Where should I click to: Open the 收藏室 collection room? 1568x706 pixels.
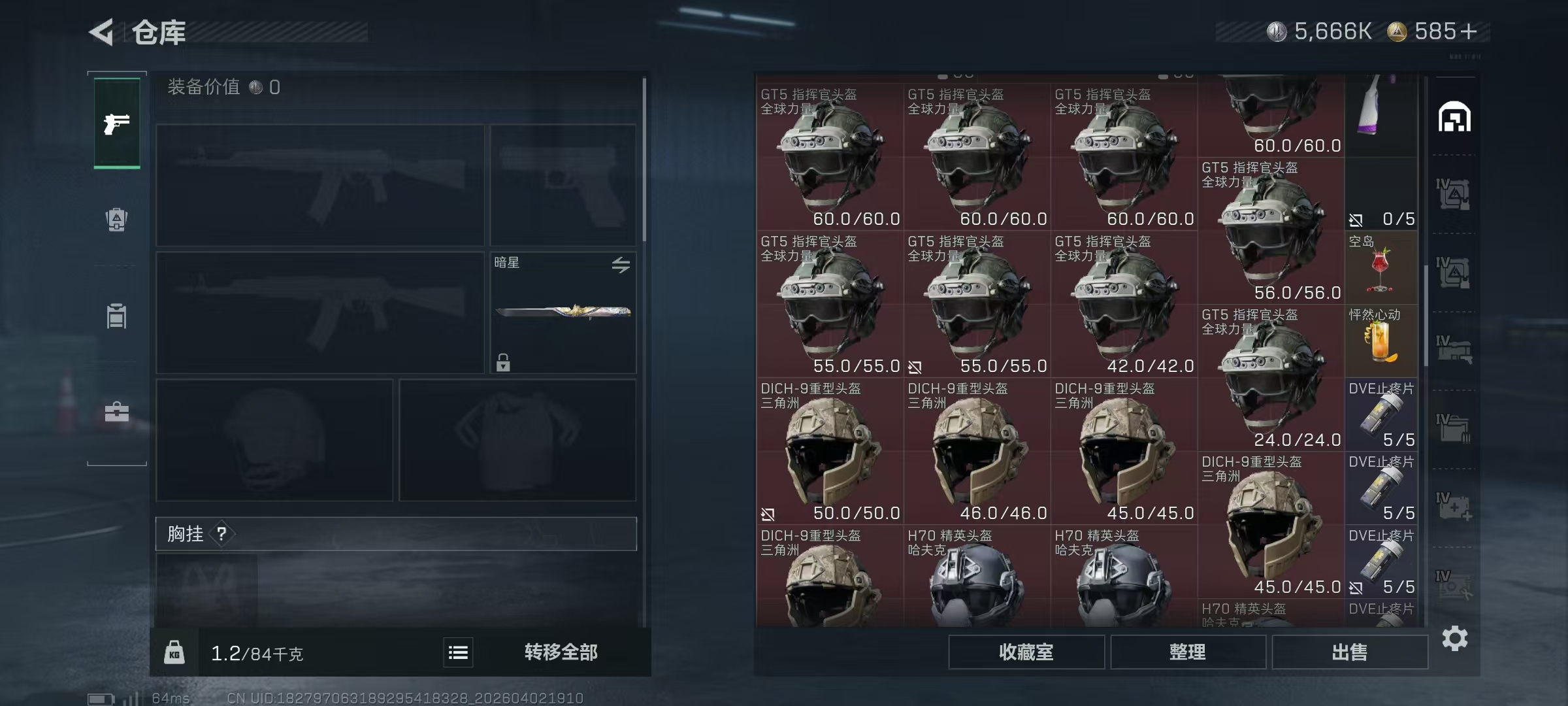point(1026,652)
